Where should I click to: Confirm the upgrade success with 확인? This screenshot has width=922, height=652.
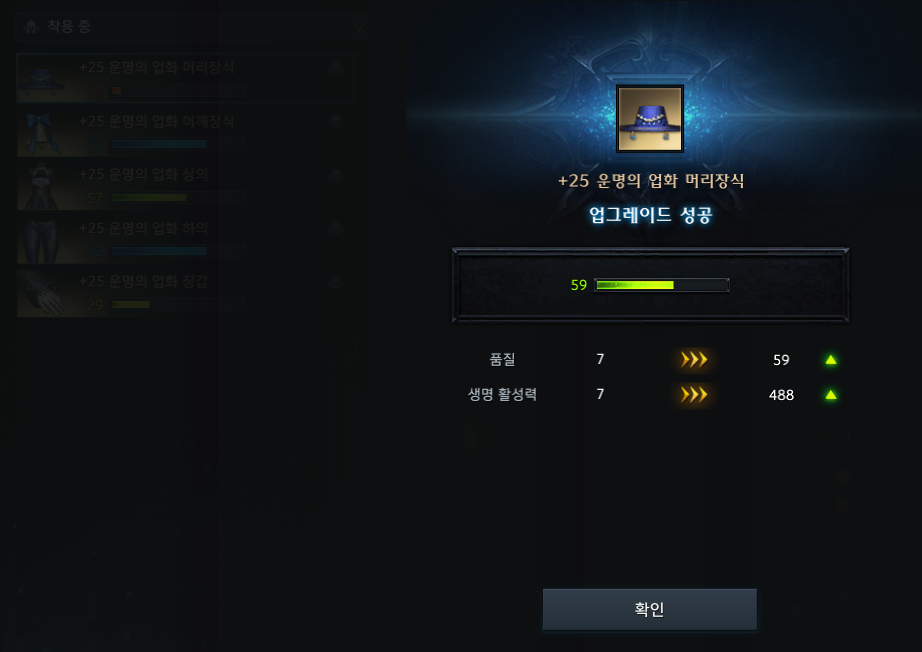coord(649,609)
